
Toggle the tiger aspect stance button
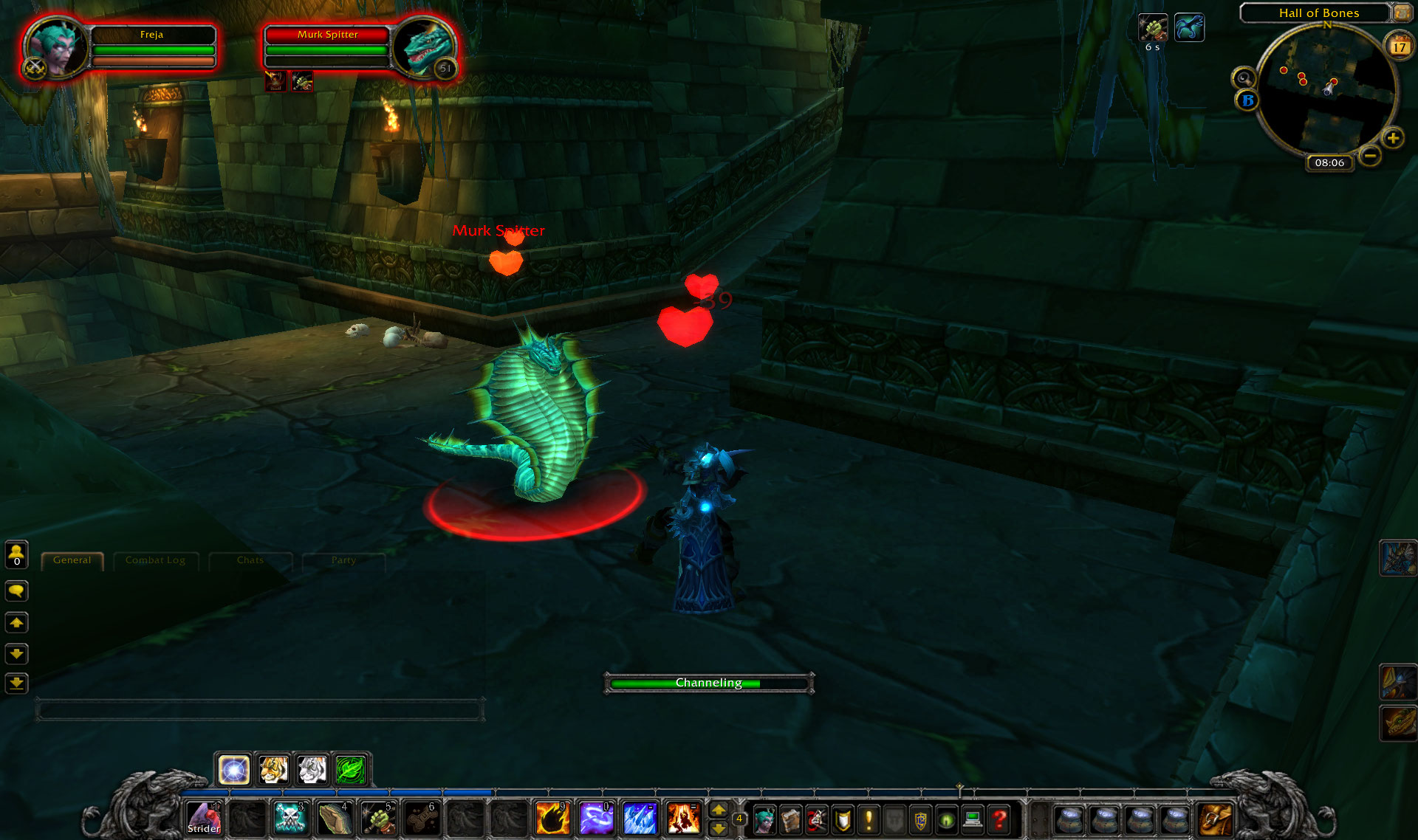(273, 769)
